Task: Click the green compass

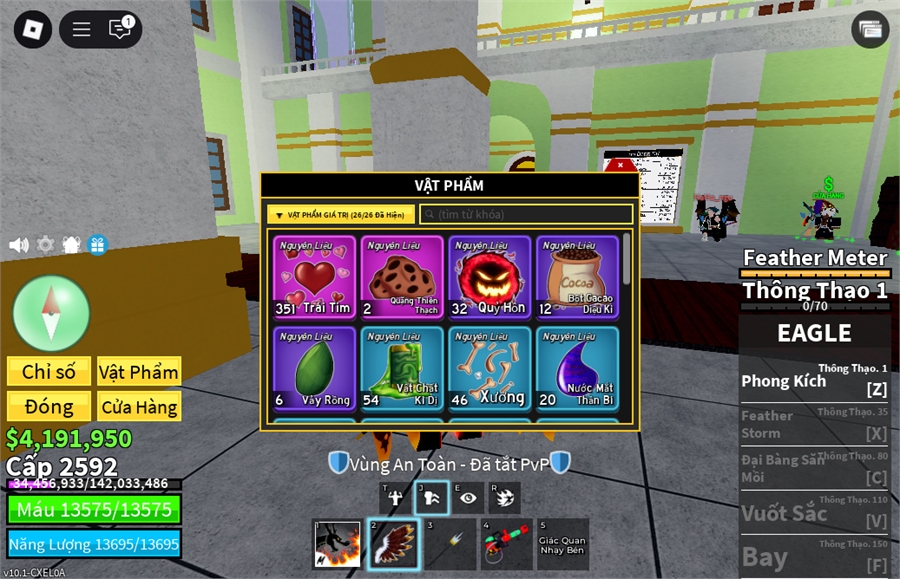Action: pos(51,313)
